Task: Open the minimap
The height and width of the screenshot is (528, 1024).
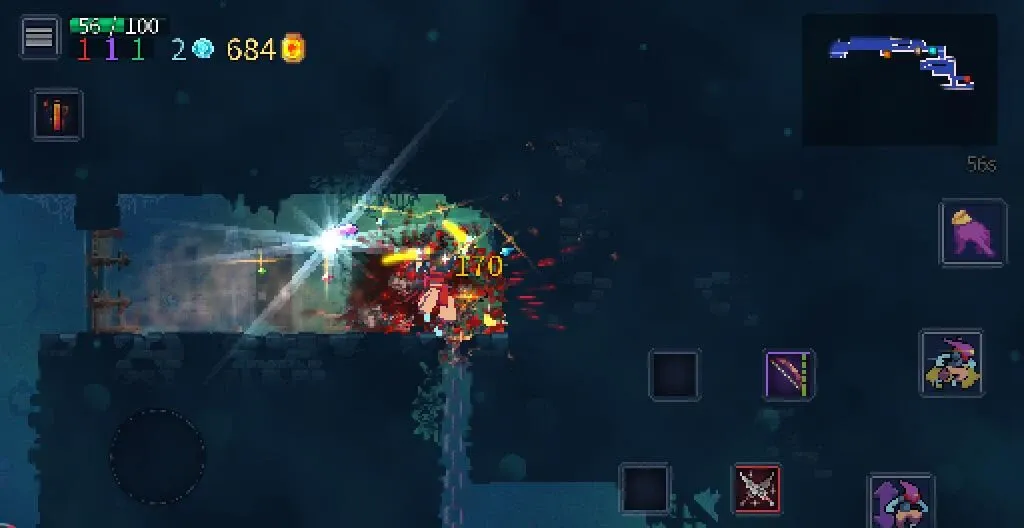Action: pyautogui.click(x=899, y=79)
